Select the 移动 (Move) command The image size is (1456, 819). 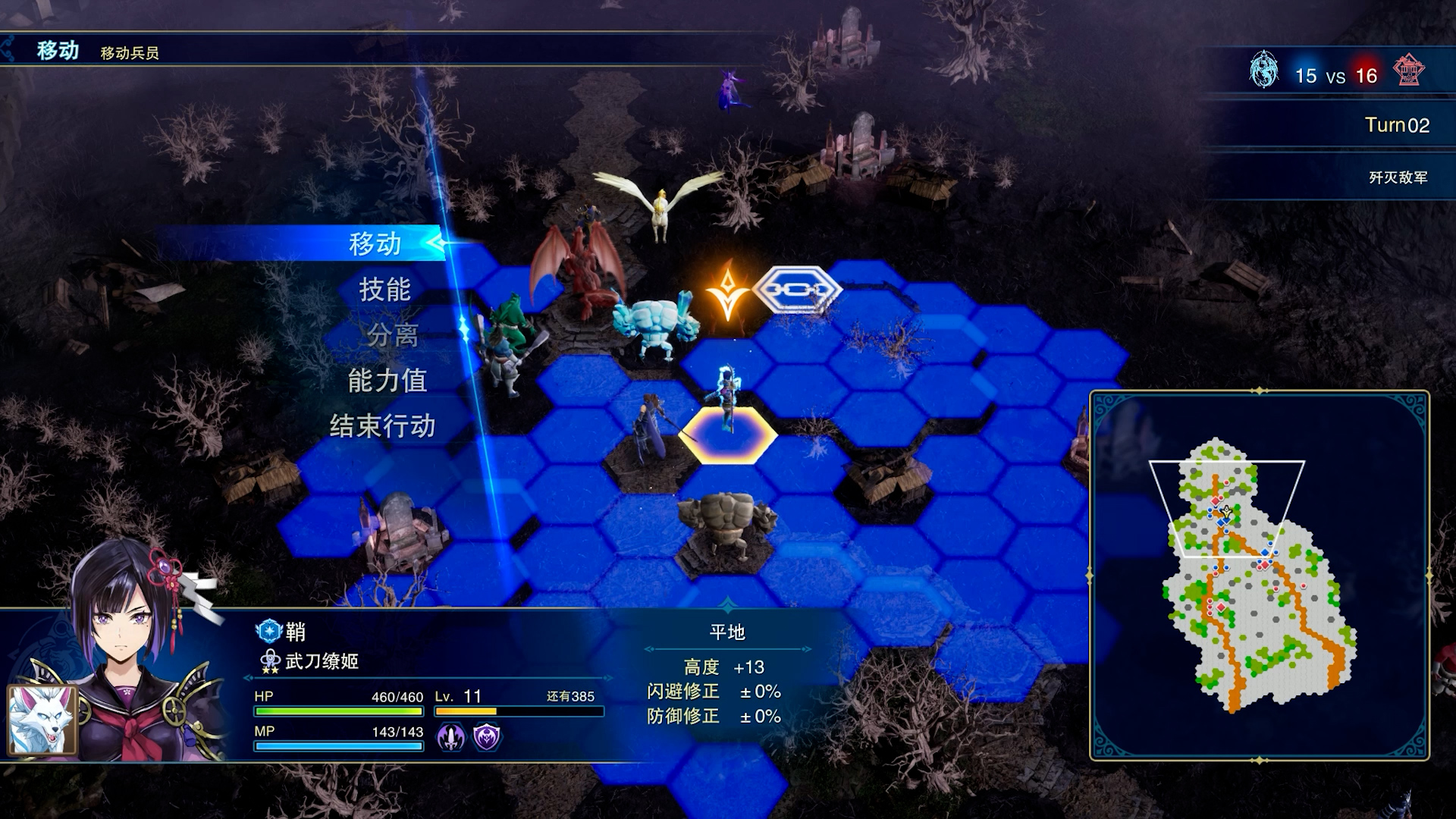[375, 243]
